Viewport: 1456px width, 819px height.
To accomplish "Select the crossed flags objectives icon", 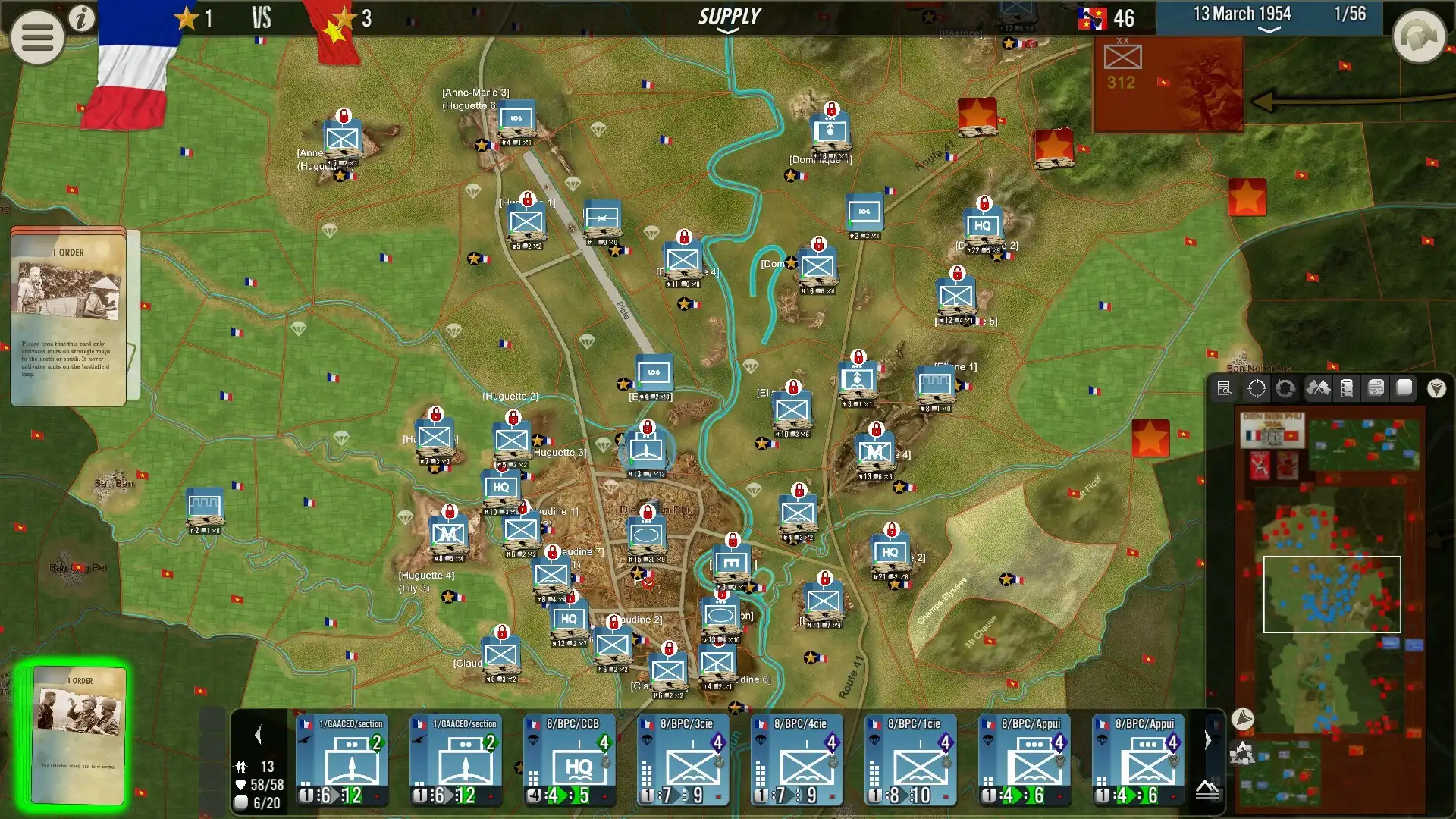I will point(1317,388).
